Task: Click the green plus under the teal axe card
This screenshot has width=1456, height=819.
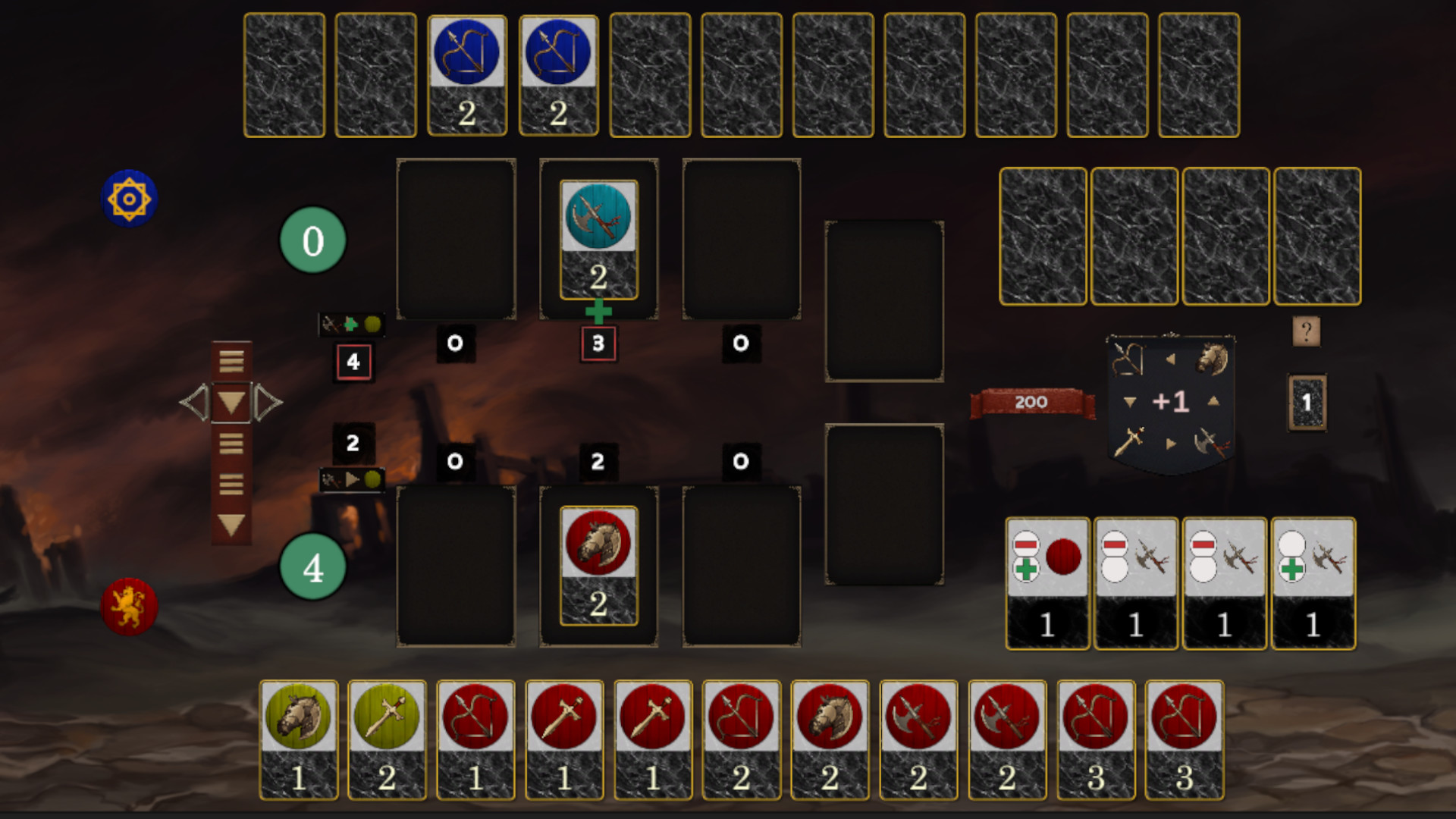Action: [x=598, y=309]
